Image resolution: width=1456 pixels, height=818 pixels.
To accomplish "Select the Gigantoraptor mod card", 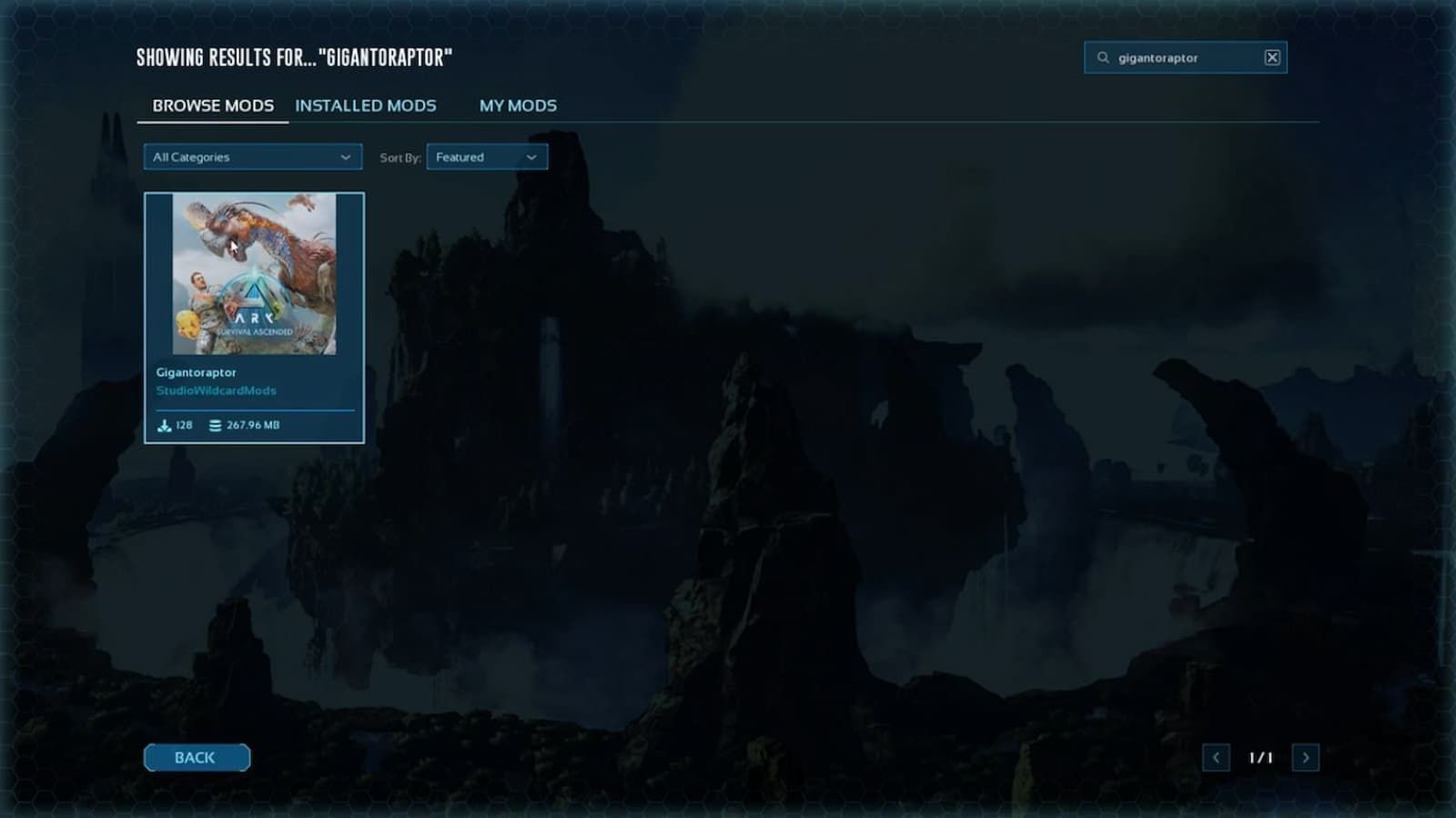I will 255,314.
